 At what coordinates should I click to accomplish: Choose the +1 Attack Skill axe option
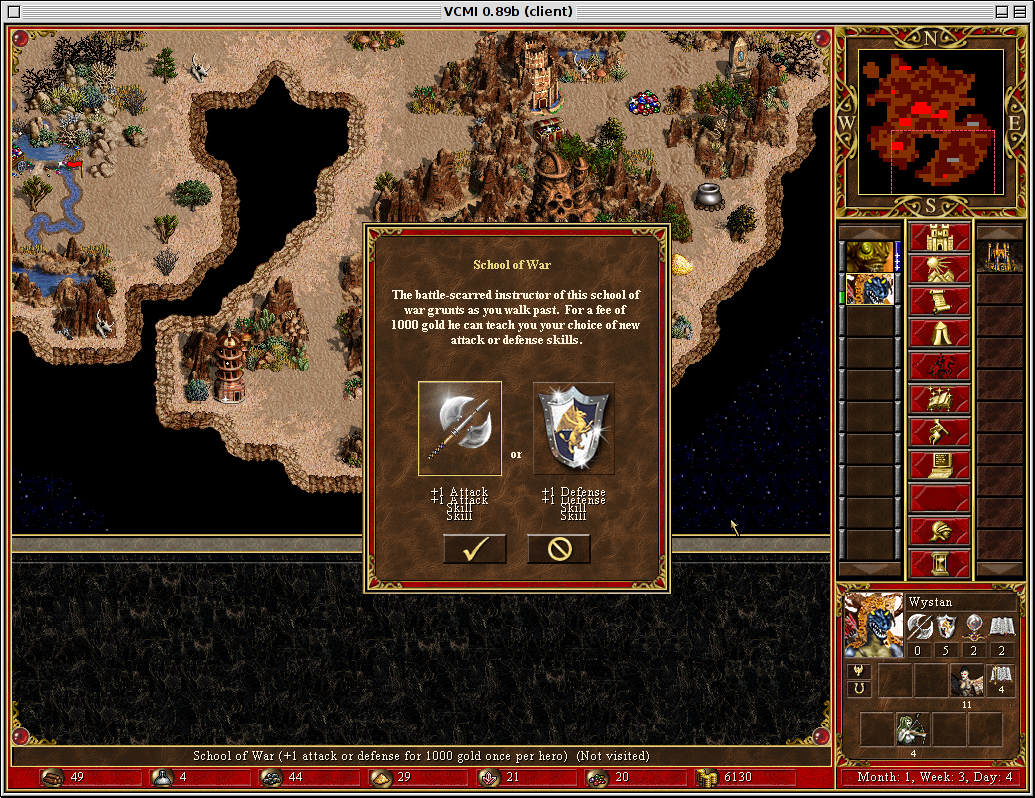point(460,428)
